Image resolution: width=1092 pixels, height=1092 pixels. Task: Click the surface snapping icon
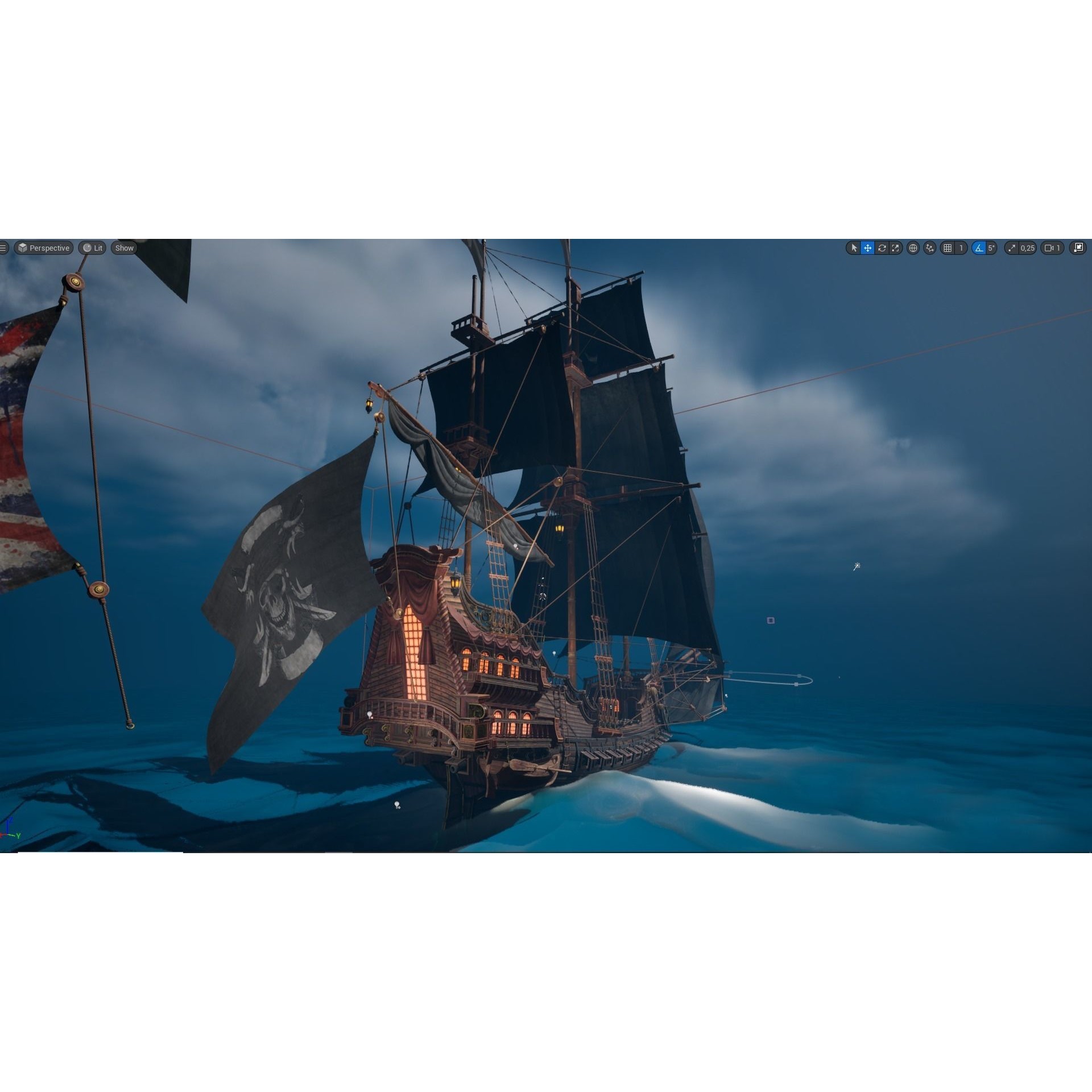click(x=929, y=248)
